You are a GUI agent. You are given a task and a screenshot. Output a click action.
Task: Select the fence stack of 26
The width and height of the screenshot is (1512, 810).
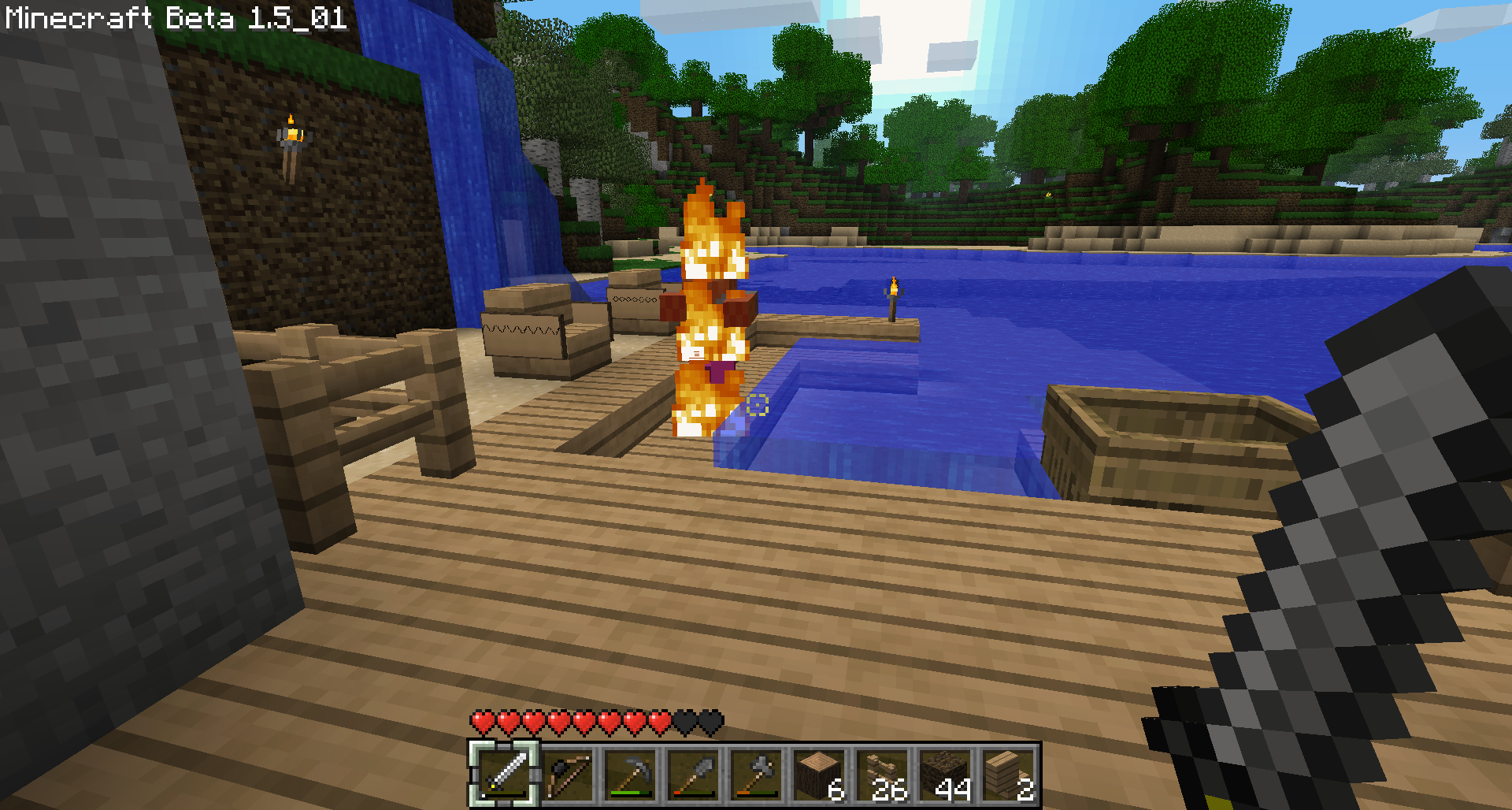click(x=883, y=774)
